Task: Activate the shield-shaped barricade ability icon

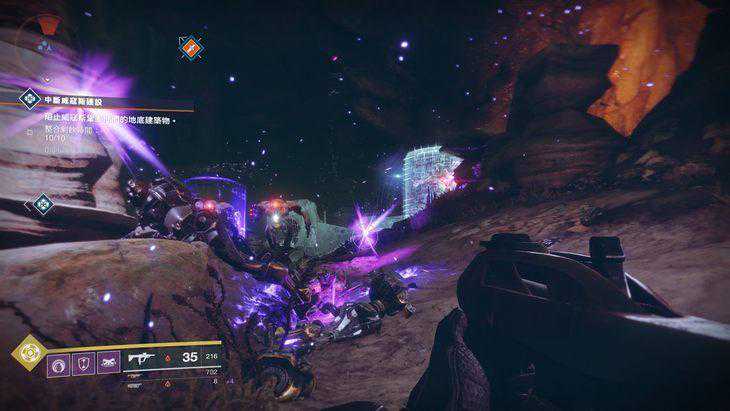Action: [85, 360]
